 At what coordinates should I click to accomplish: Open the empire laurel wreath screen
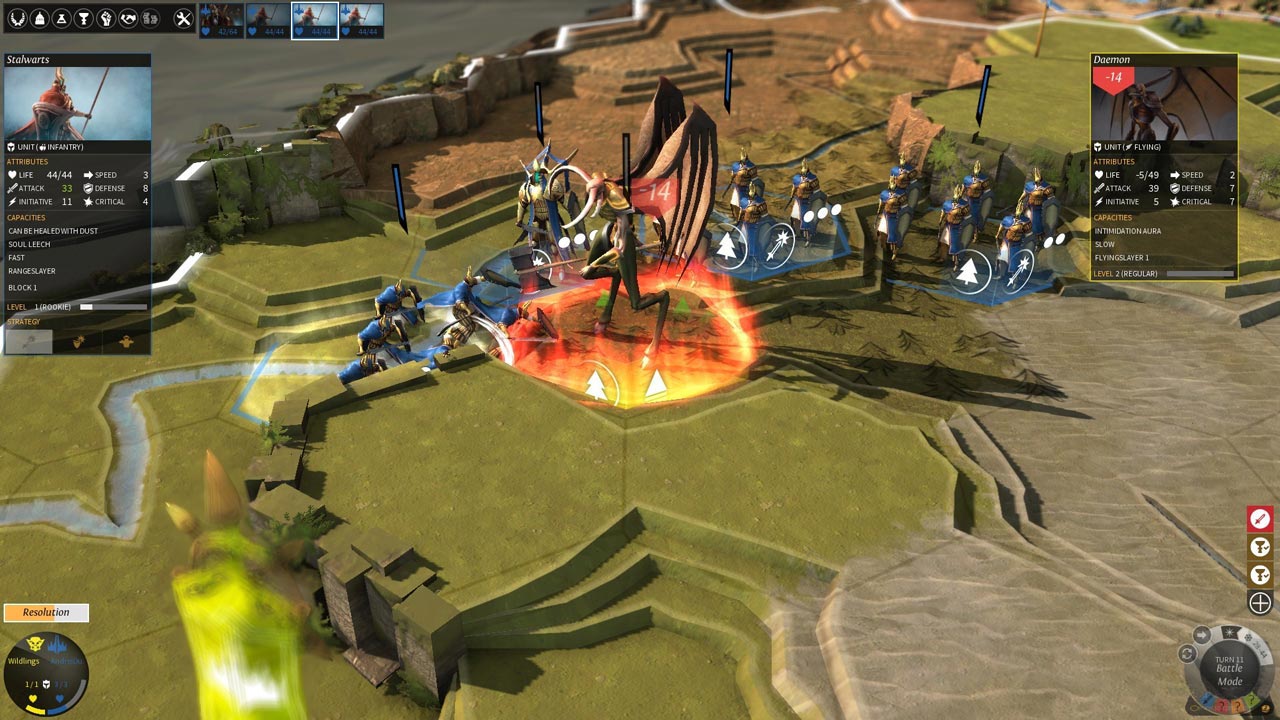[x=18, y=18]
